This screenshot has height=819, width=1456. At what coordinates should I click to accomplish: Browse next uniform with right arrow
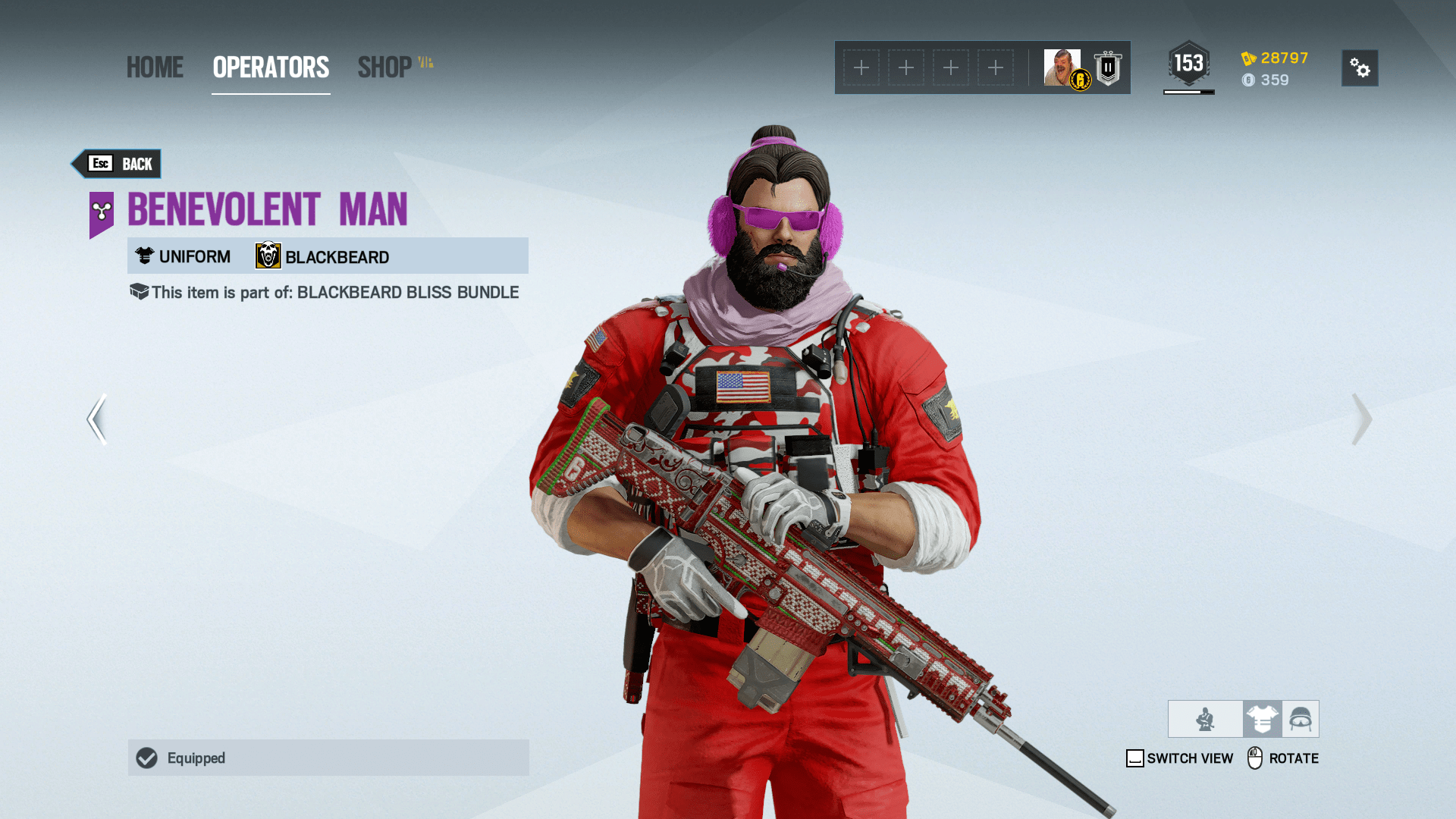[1363, 419]
